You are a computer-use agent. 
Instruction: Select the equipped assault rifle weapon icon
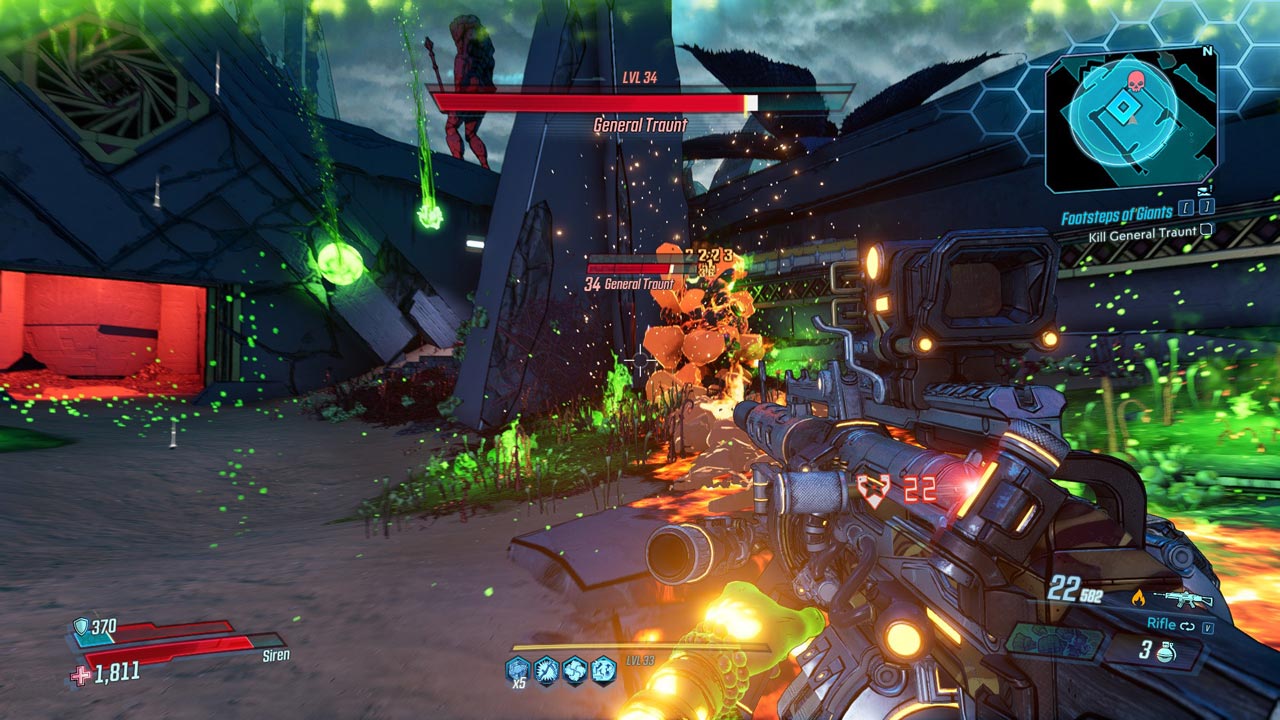click(1182, 599)
